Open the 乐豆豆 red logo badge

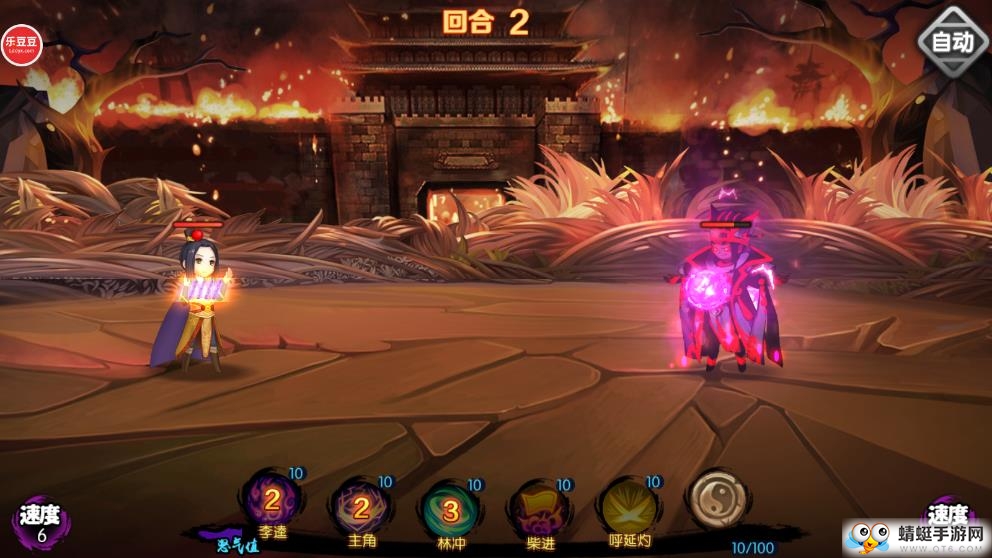click(x=22, y=45)
